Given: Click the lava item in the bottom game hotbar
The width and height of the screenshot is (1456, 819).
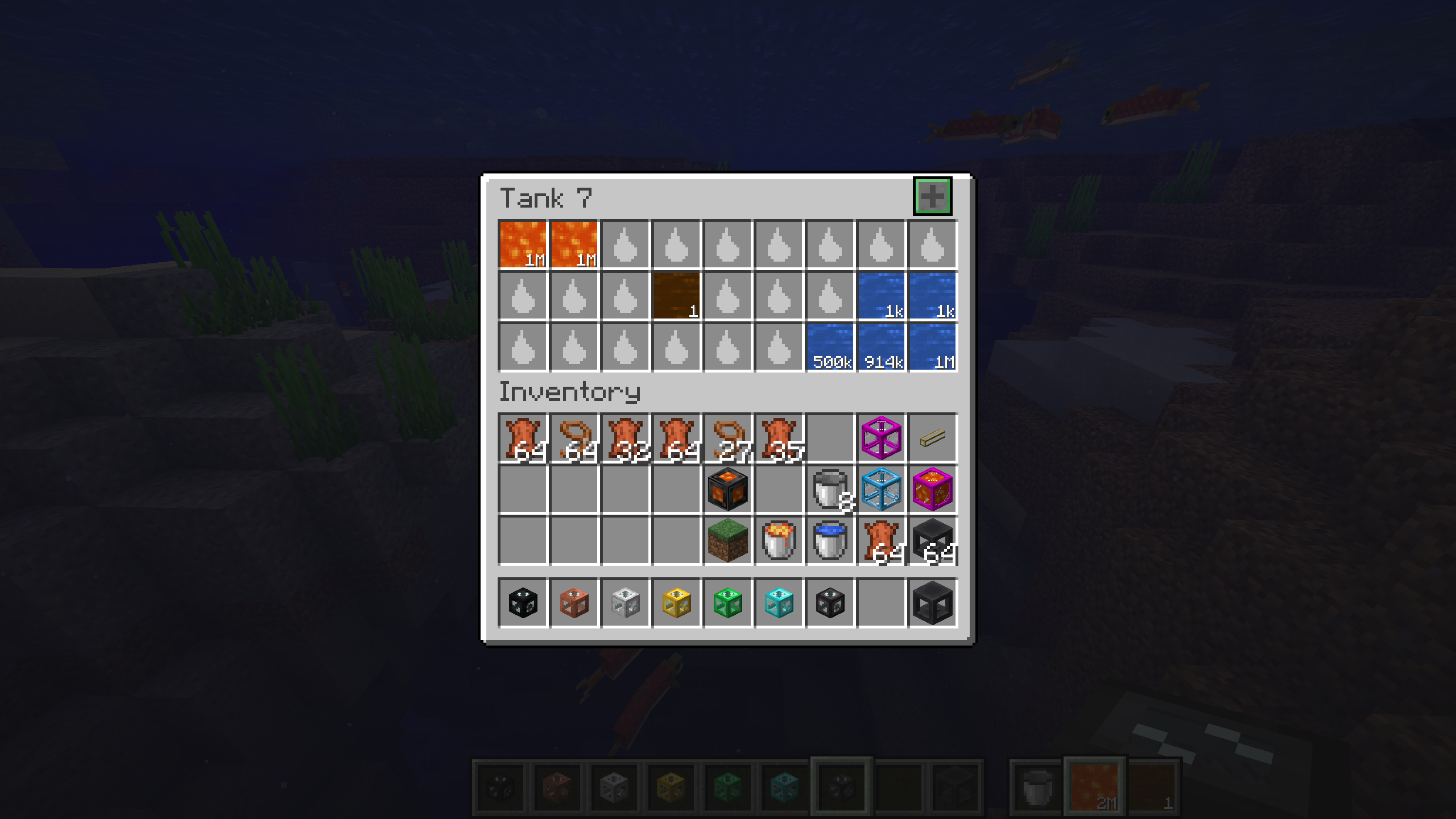Looking at the screenshot, I should click(x=1095, y=788).
